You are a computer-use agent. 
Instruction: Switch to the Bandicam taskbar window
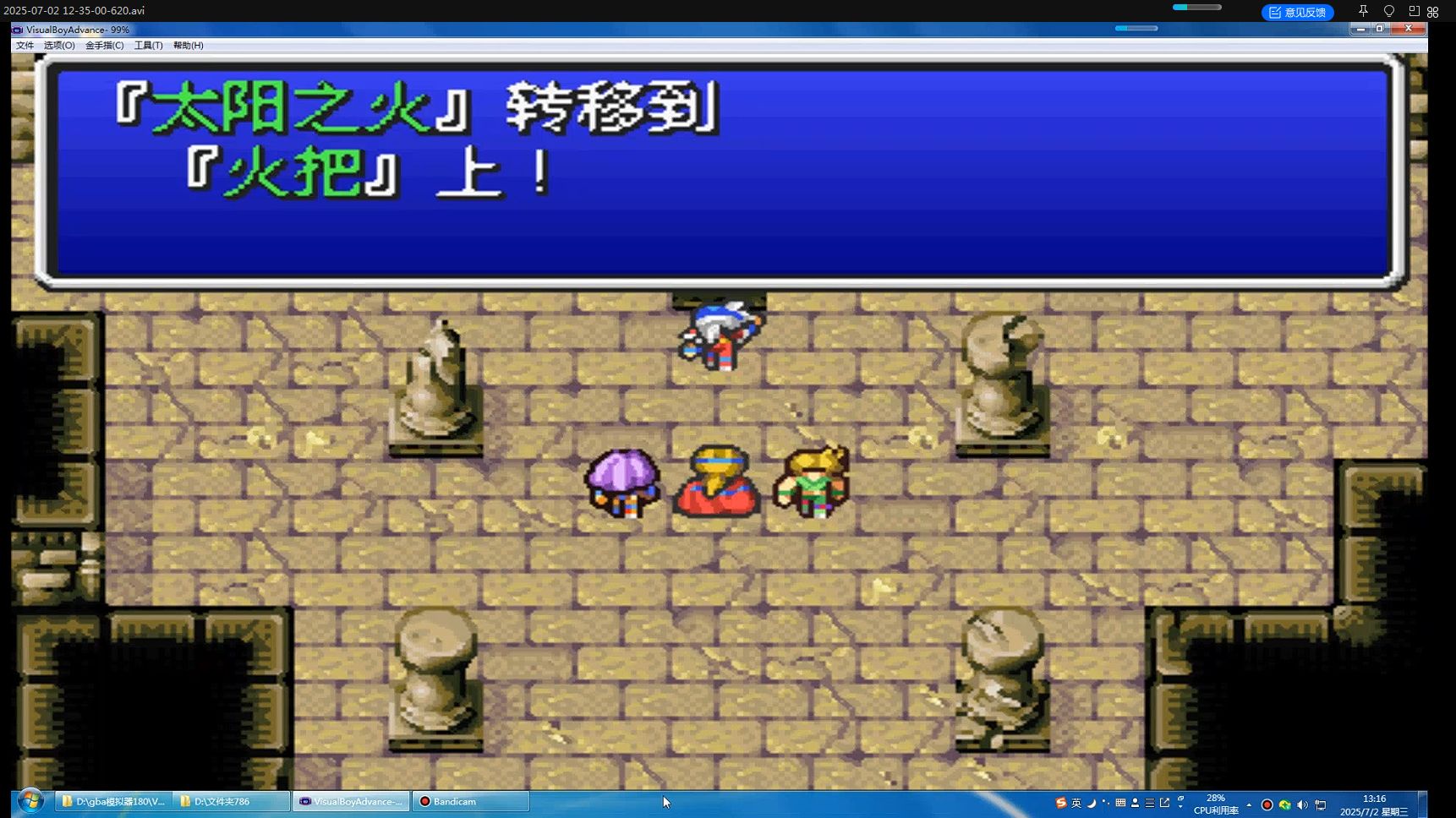(x=470, y=801)
